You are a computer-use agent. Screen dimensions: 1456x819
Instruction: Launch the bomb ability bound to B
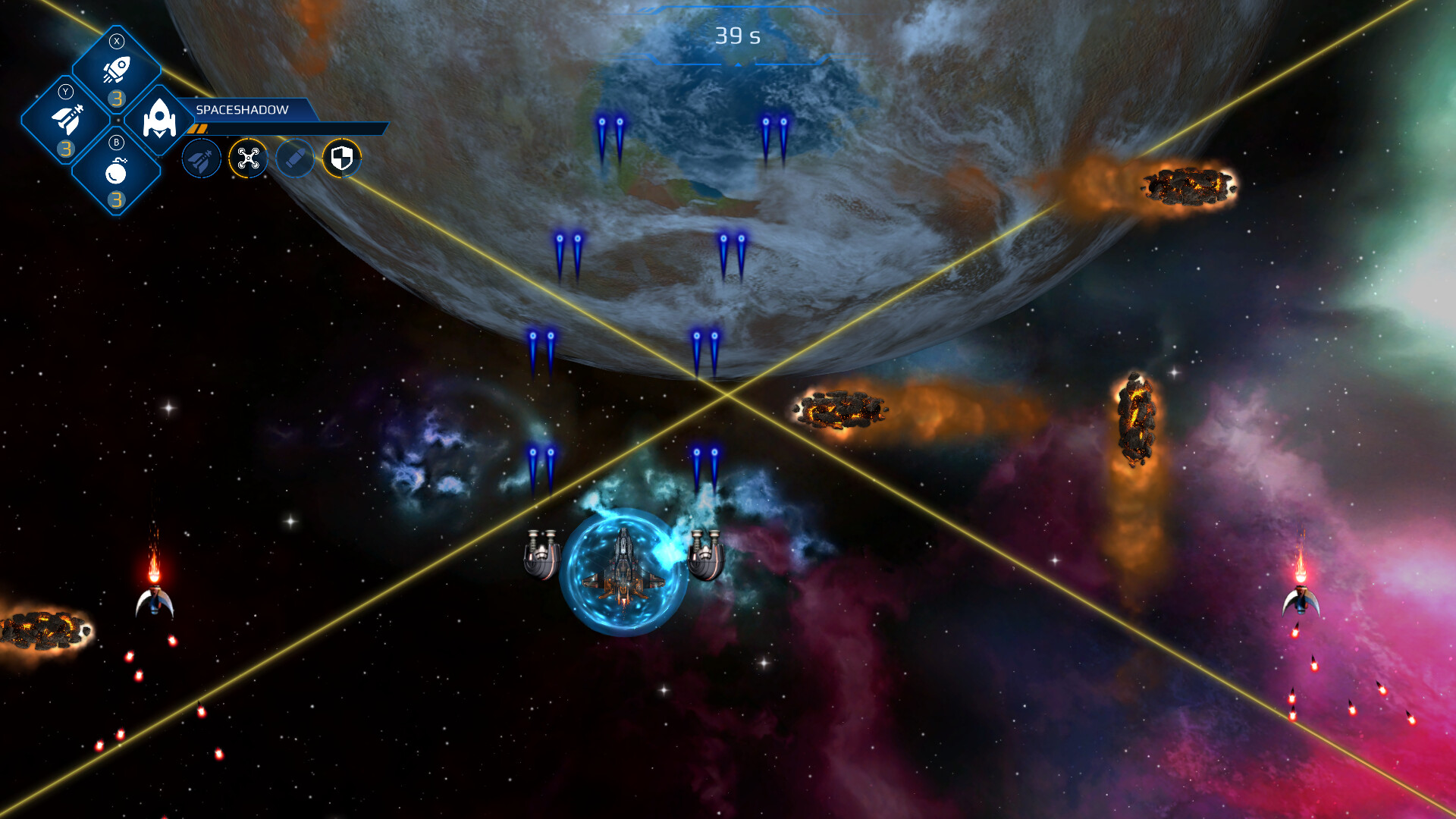point(116,171)
